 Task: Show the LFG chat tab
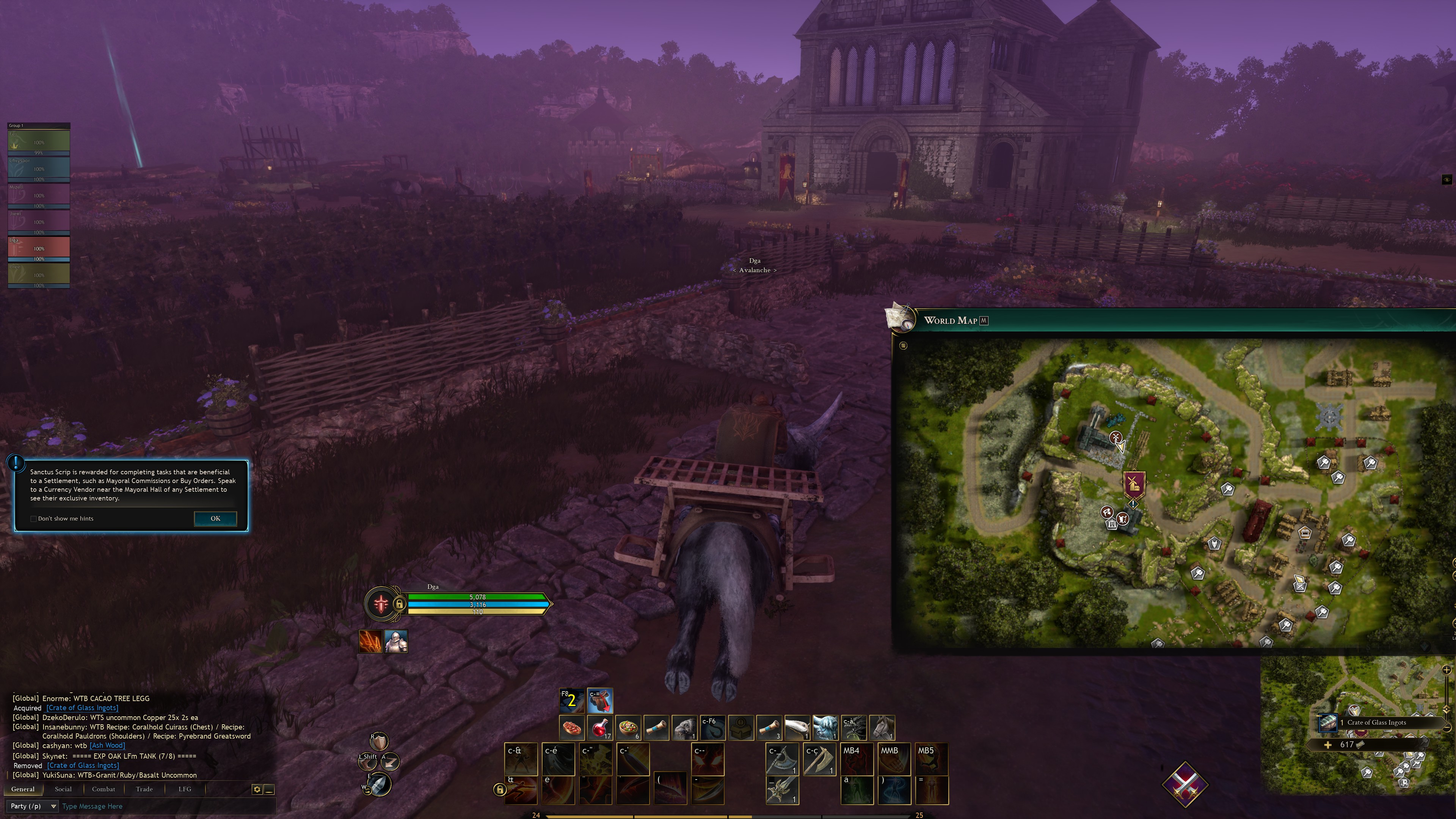pos(185,789)
